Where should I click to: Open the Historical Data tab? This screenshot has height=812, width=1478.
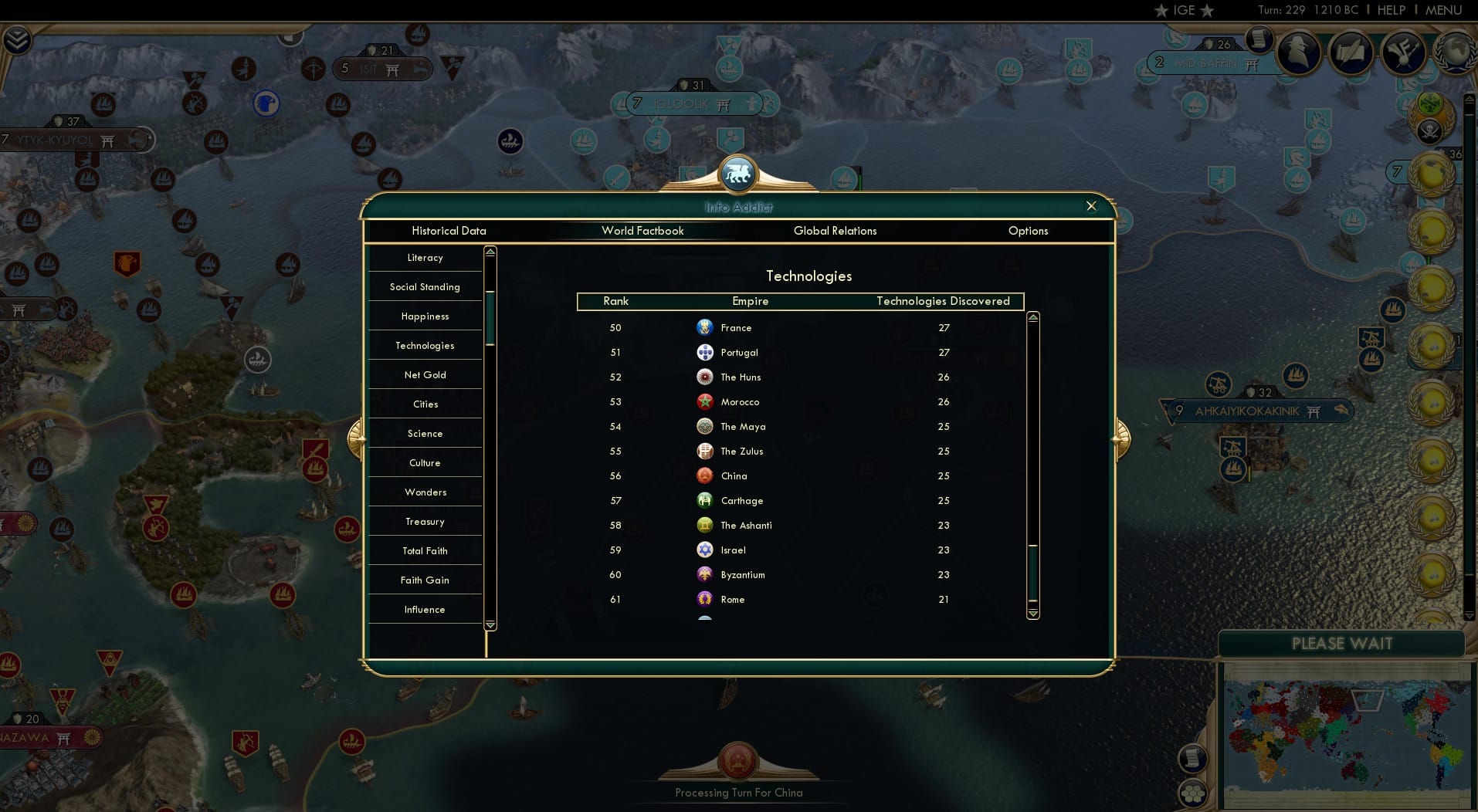click(x=449, y=231)
